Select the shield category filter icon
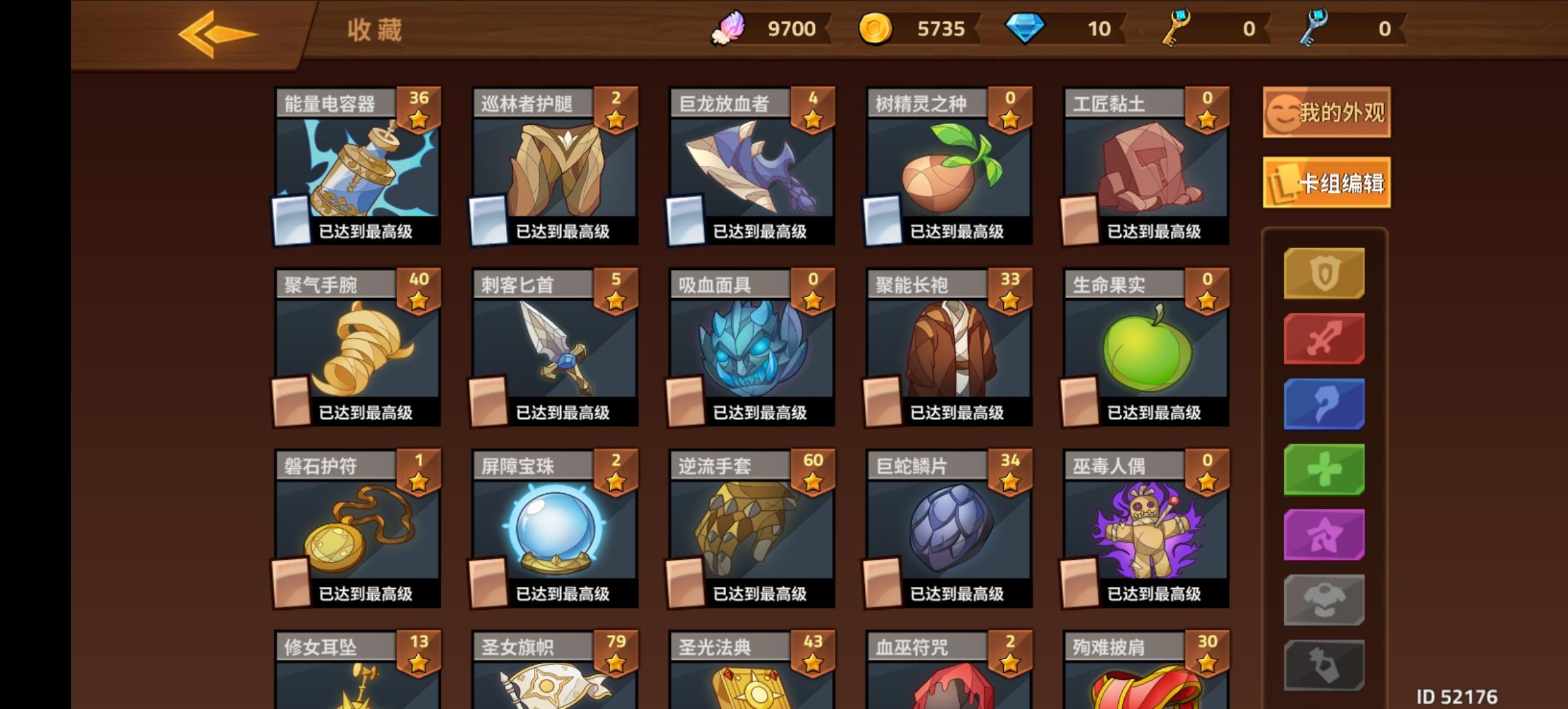Viewport: 1568px width, 709px height. pos(1324,272)
